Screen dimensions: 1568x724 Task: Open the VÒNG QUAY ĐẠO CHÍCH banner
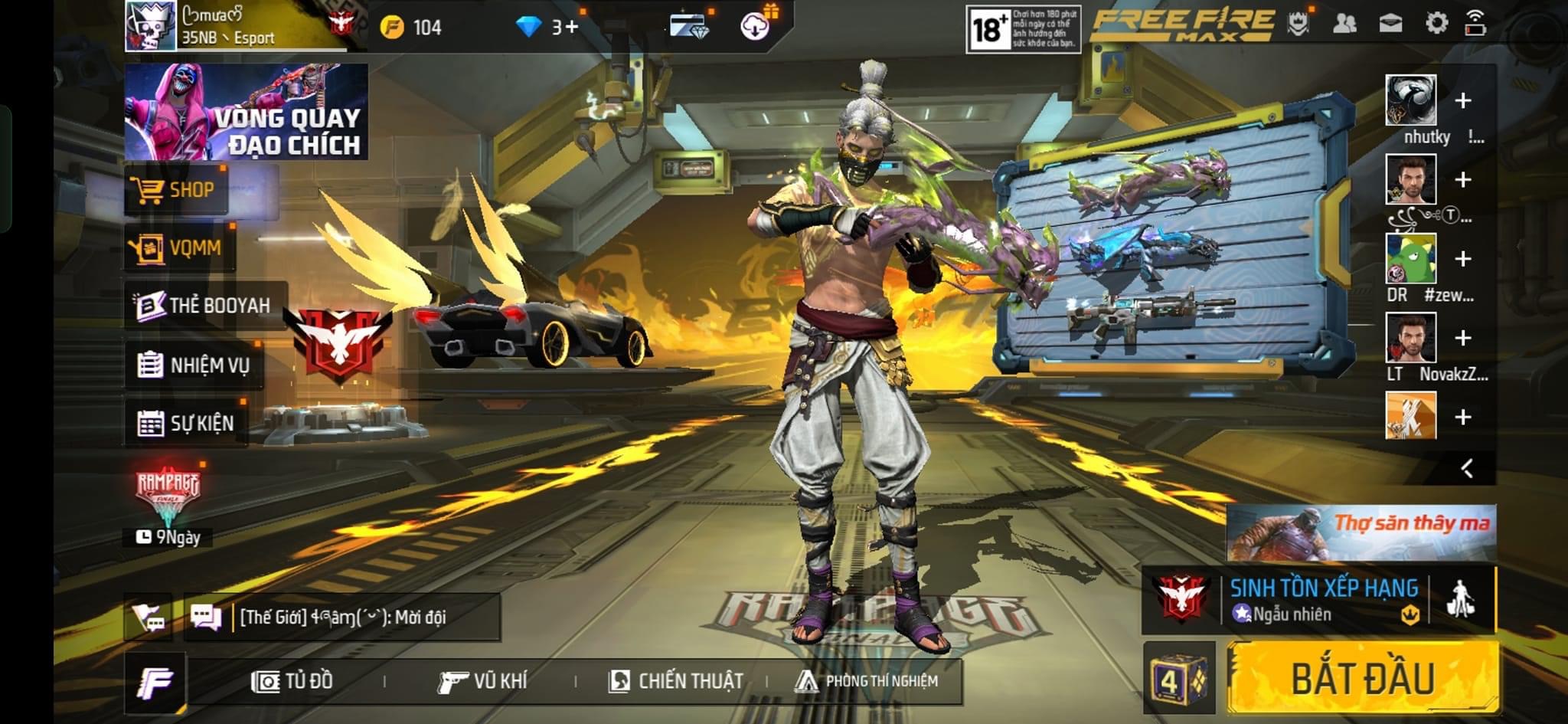click(x=247, y=112)
